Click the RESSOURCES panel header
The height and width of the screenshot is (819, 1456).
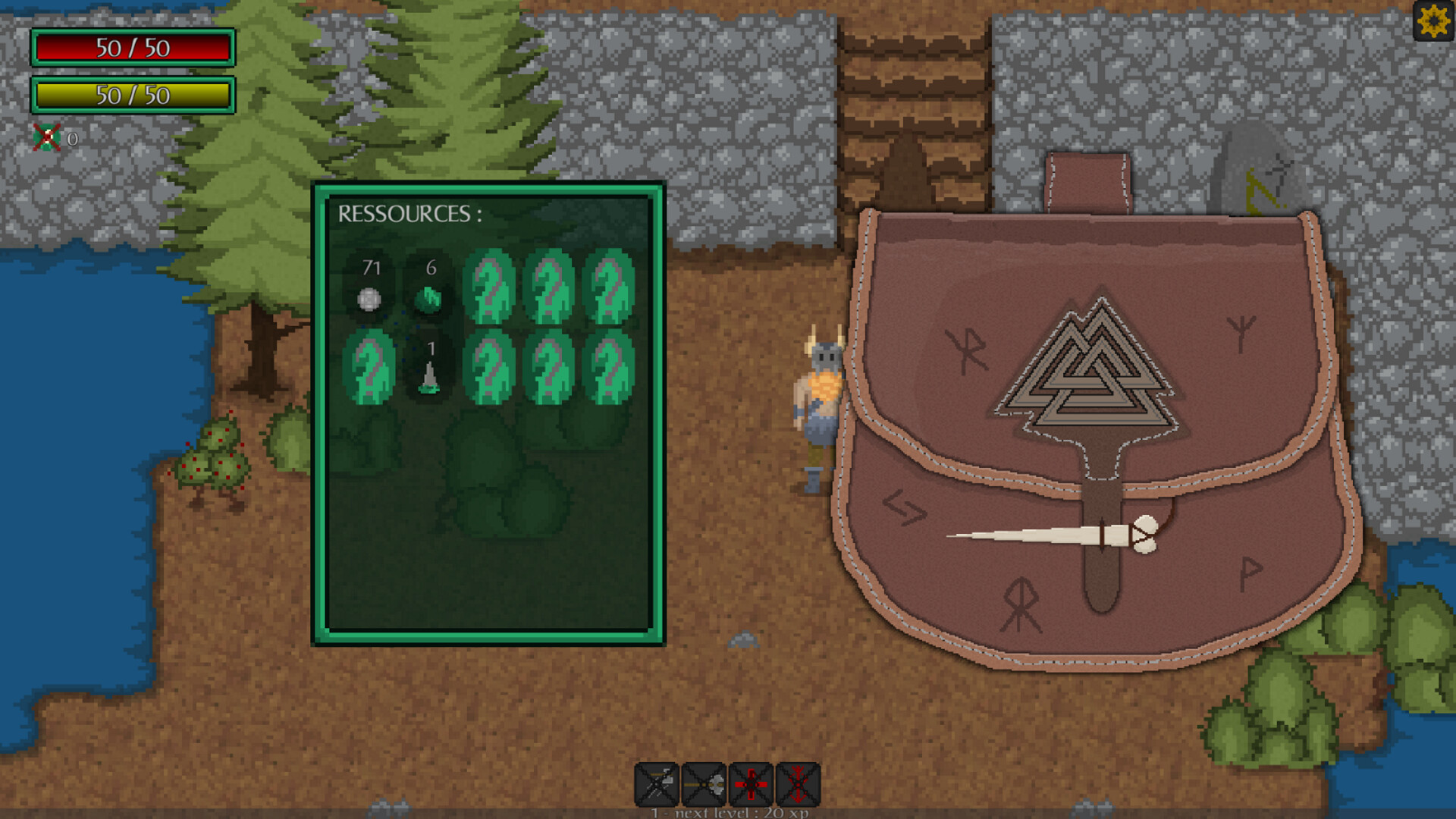tap(410, 213)
